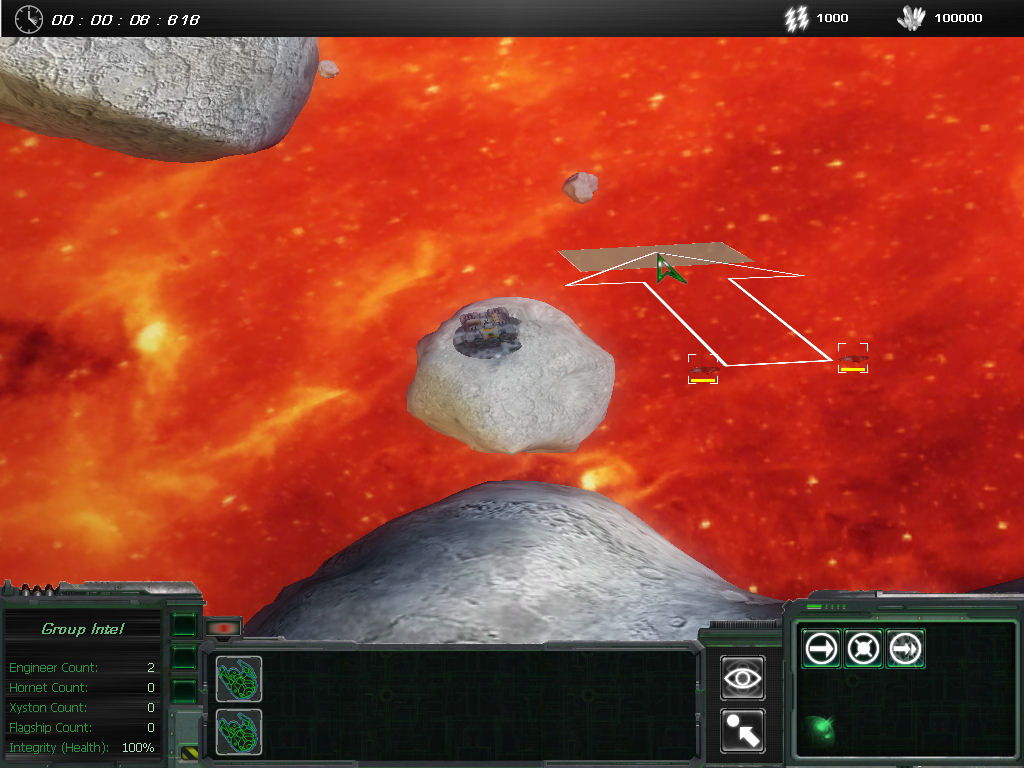Select the double-arrow move command
This screenshot has height=768, width=1024.
click(904, 649)
